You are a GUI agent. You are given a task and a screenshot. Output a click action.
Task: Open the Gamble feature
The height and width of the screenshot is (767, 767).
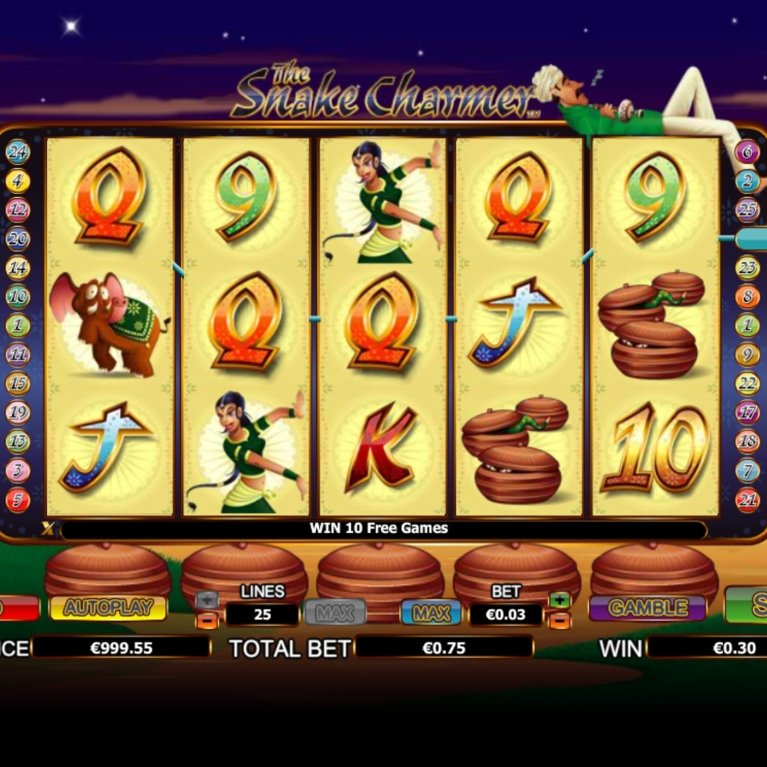tap(647, 608)
